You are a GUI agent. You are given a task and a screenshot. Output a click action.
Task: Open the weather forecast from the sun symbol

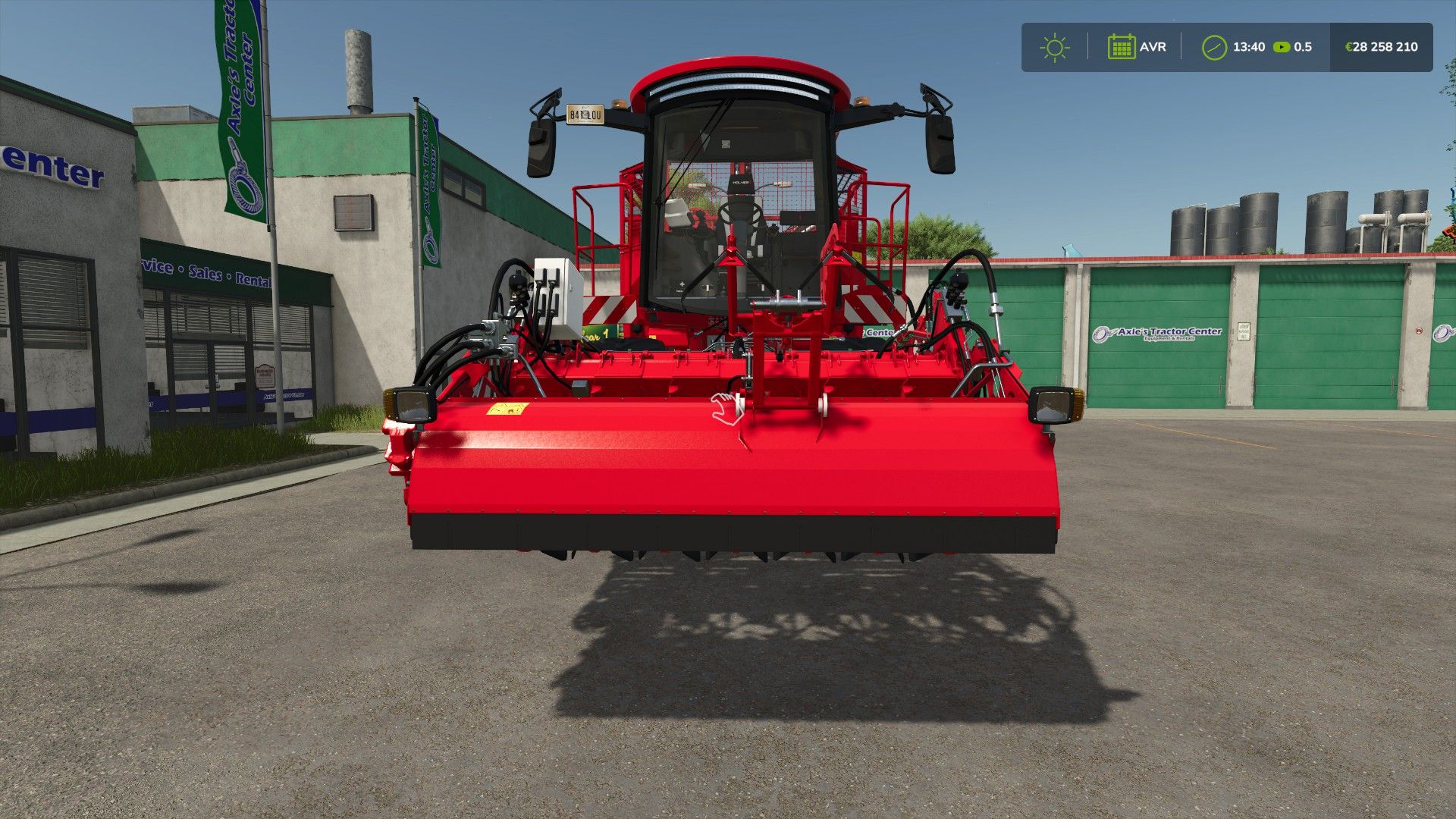tap(1054, 47)
